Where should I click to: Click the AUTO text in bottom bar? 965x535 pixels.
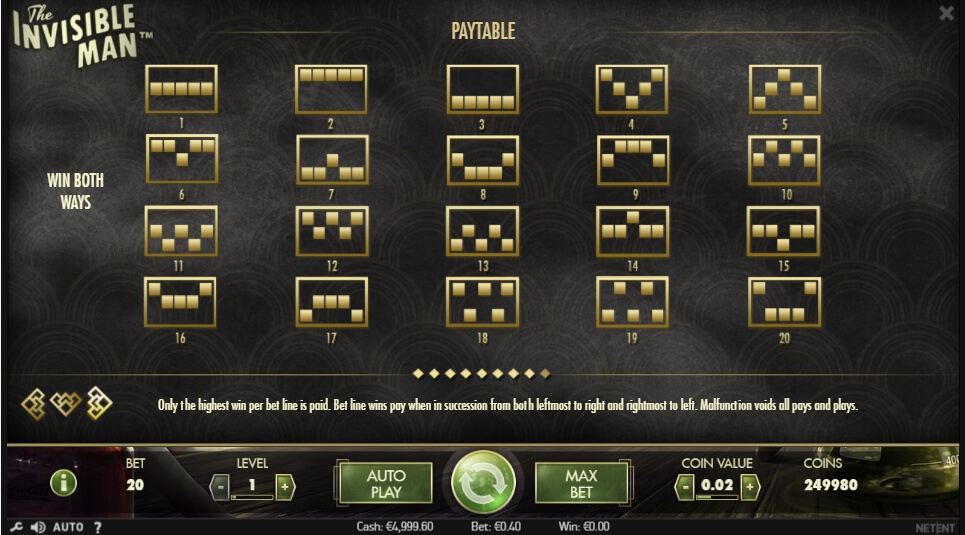[68, 527]
